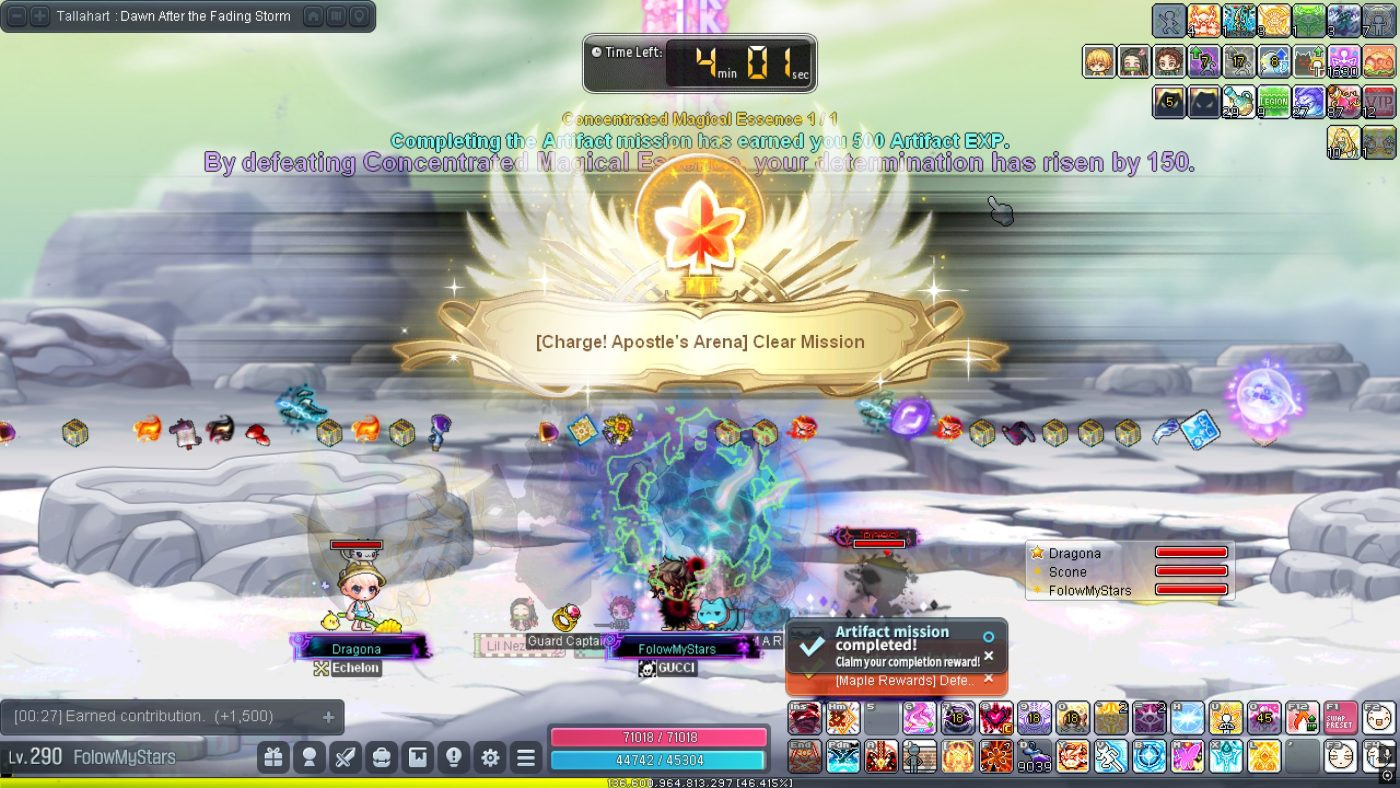Open the briefcase inventory button
The height and width of the screenshot is (788, 1400).
click(381, 758)
